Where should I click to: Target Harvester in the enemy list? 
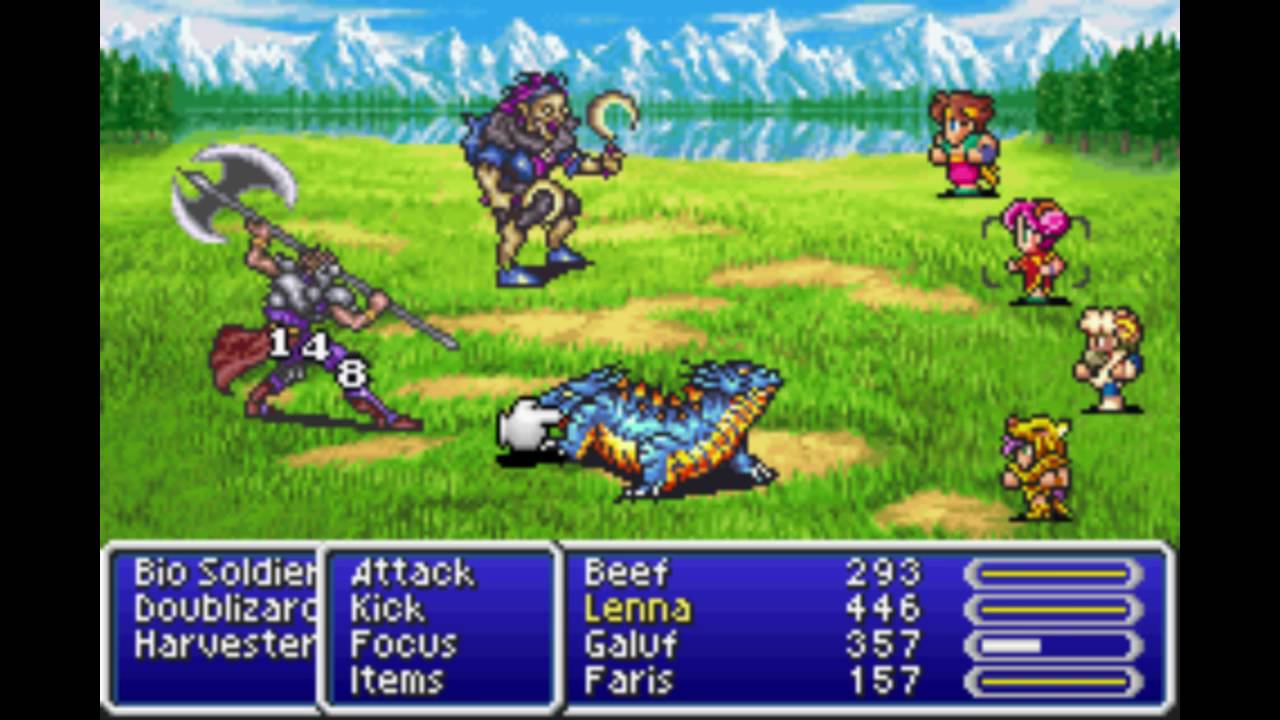pyautogui.click(x=224, y=645)
